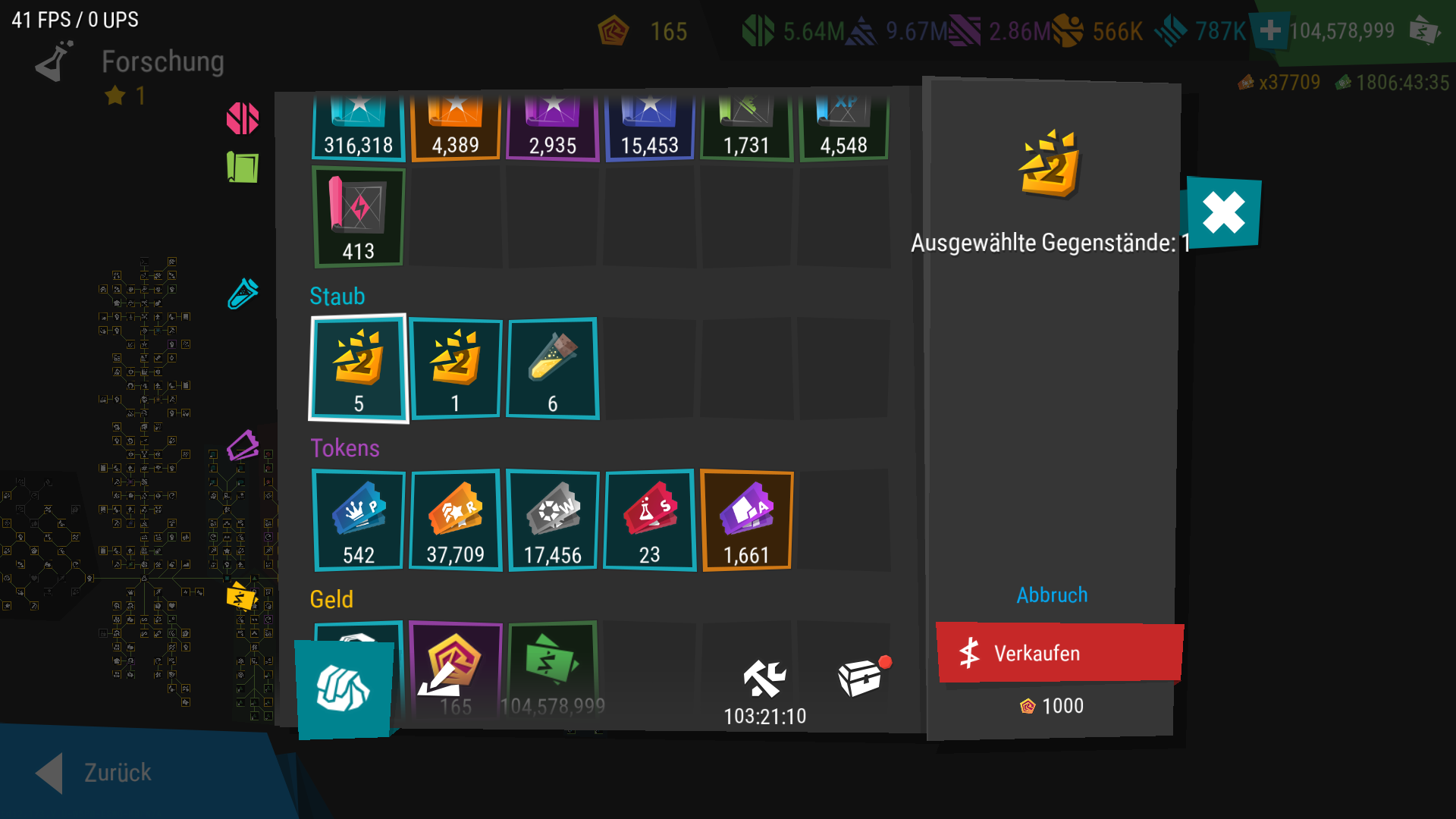Open the chest with red notification dot
The width and height of the screenshot is (1456, 819).
(x=861, y=676)
